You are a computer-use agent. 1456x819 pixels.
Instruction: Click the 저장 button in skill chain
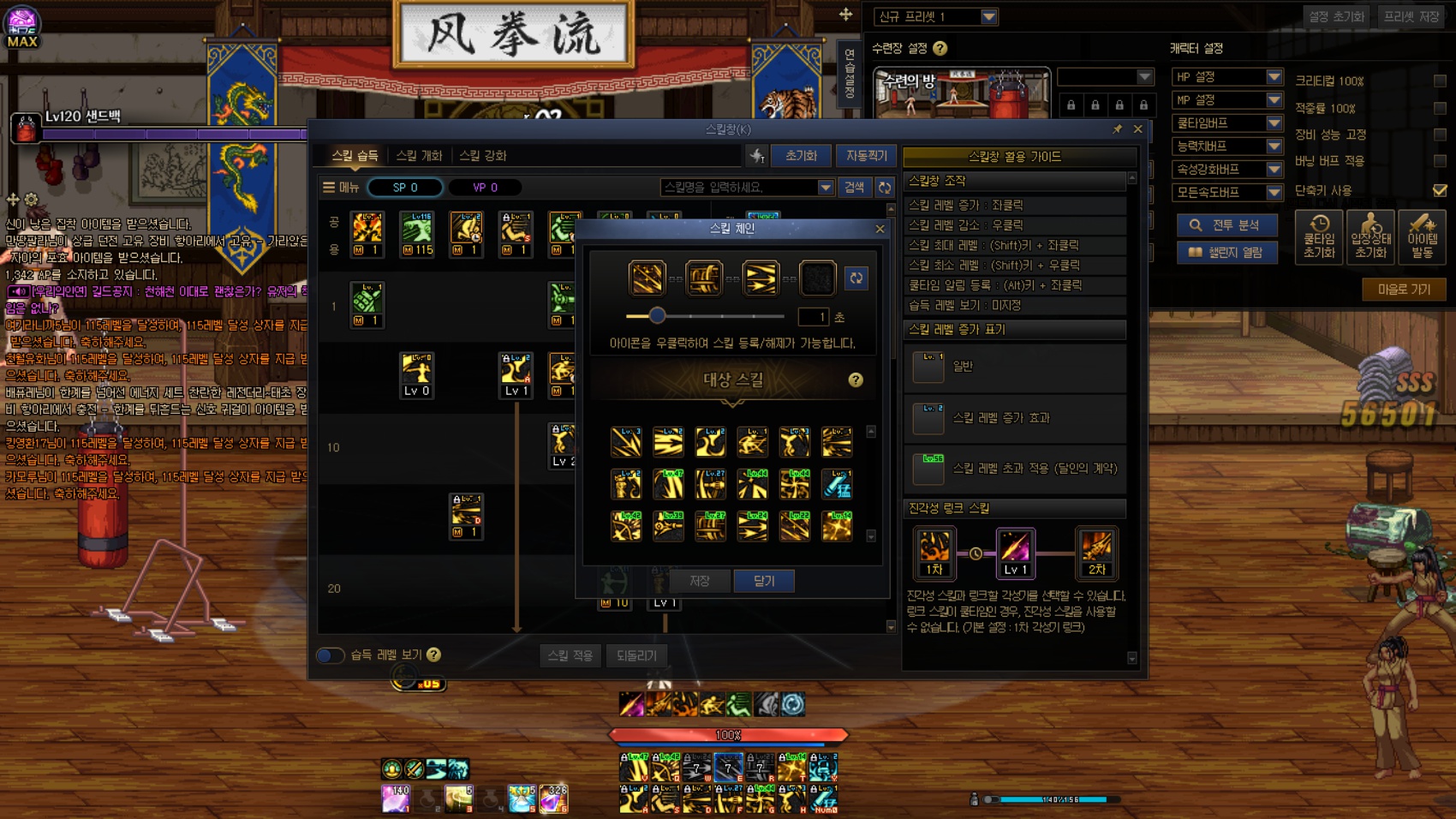pos(700,581)
